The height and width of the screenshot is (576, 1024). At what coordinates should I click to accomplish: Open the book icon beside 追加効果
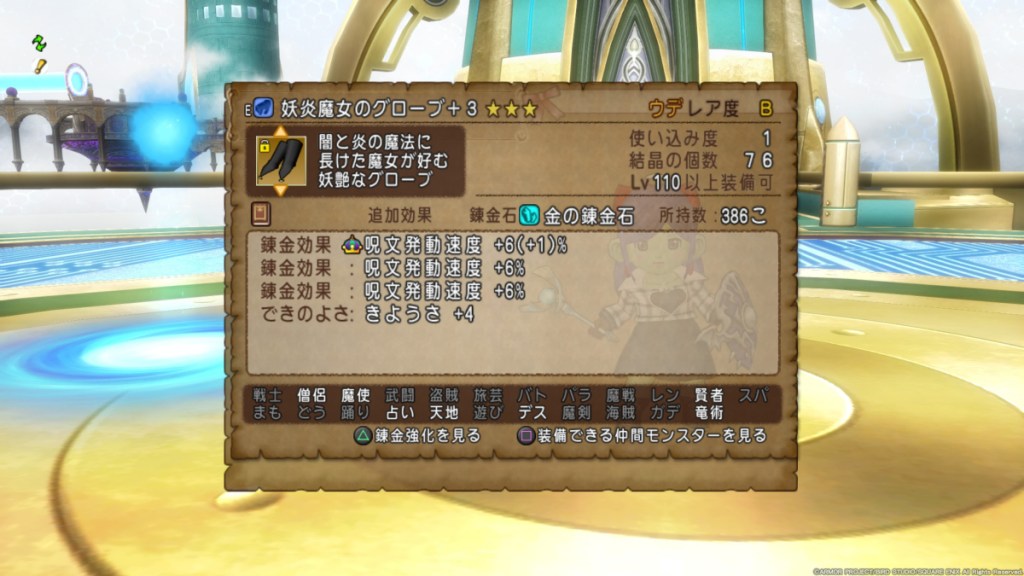tap(261, 214)
